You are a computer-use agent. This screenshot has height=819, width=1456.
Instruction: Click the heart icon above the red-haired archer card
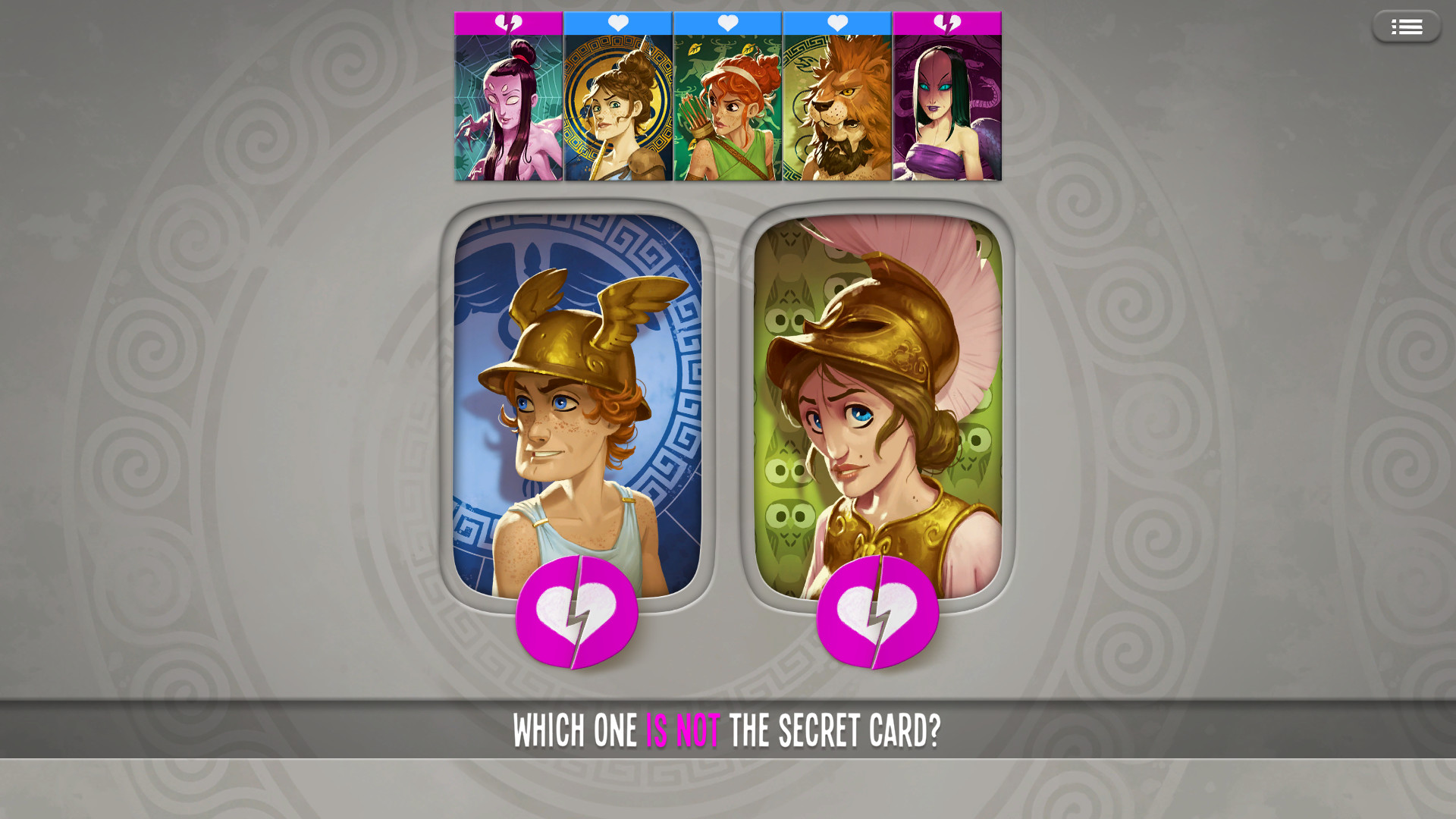click(x=727, y=24)
